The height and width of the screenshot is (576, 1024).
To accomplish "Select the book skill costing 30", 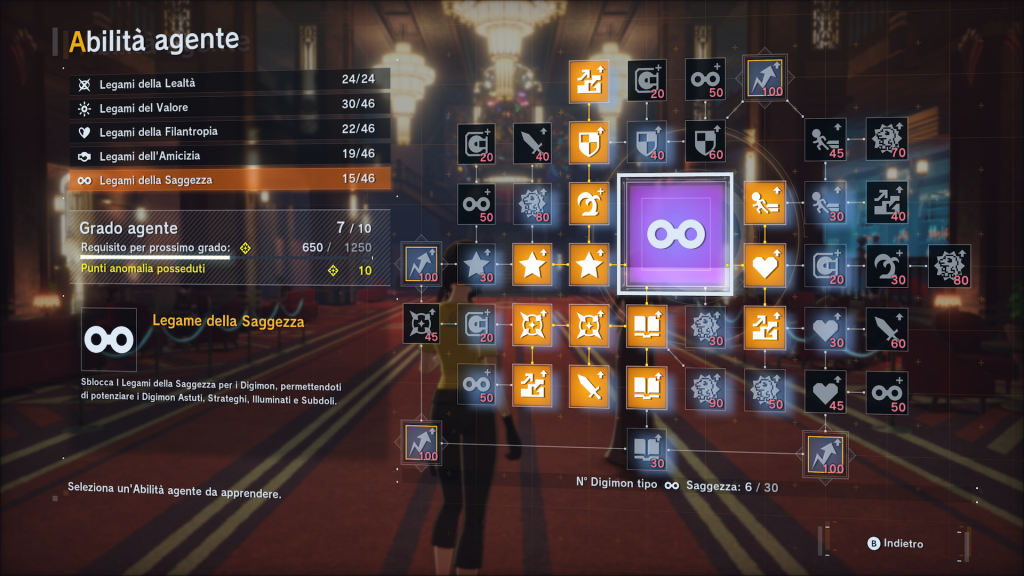I will click(x=646, y=449).
